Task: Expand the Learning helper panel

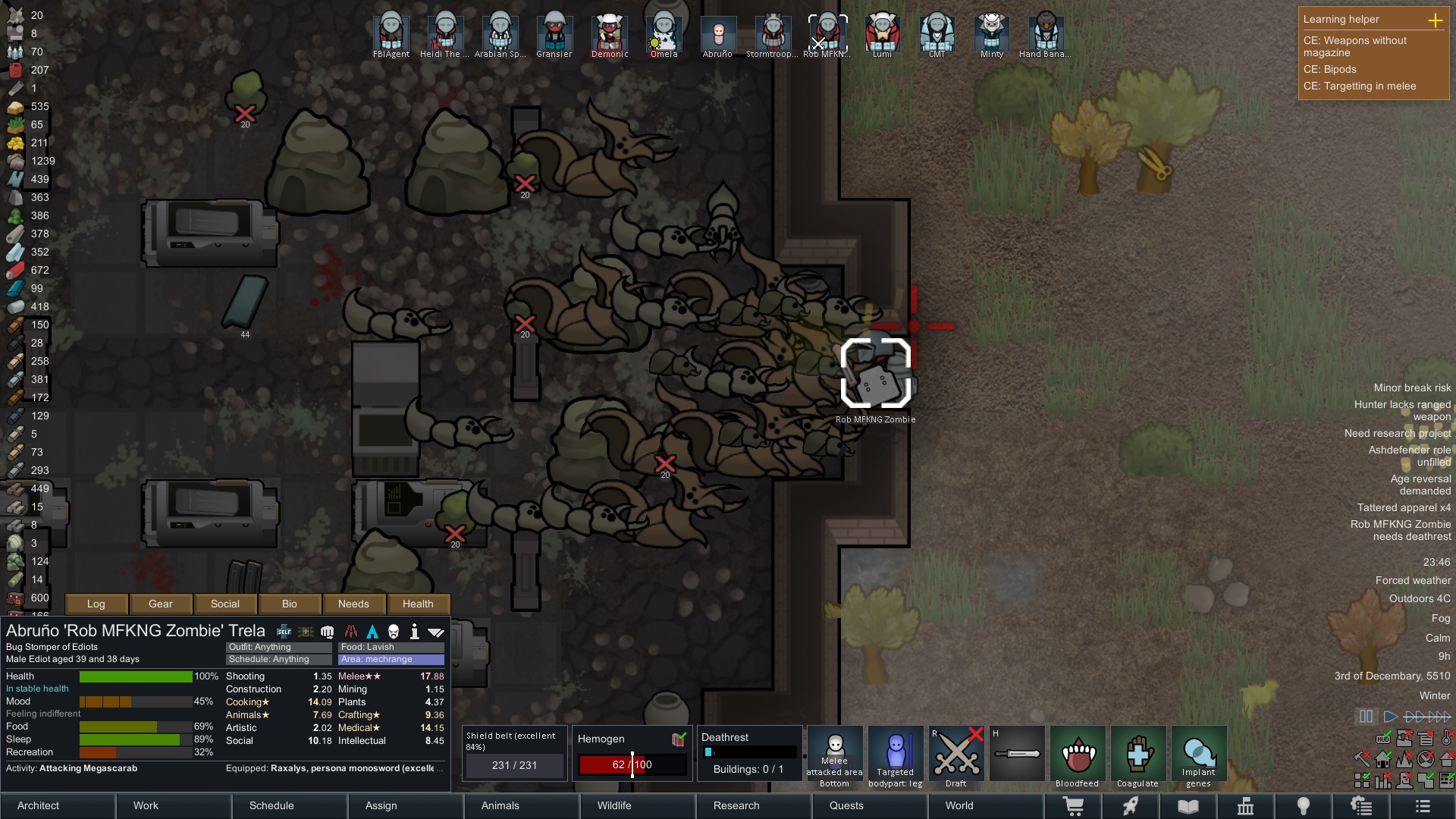Action: (x=1435, y=20)
